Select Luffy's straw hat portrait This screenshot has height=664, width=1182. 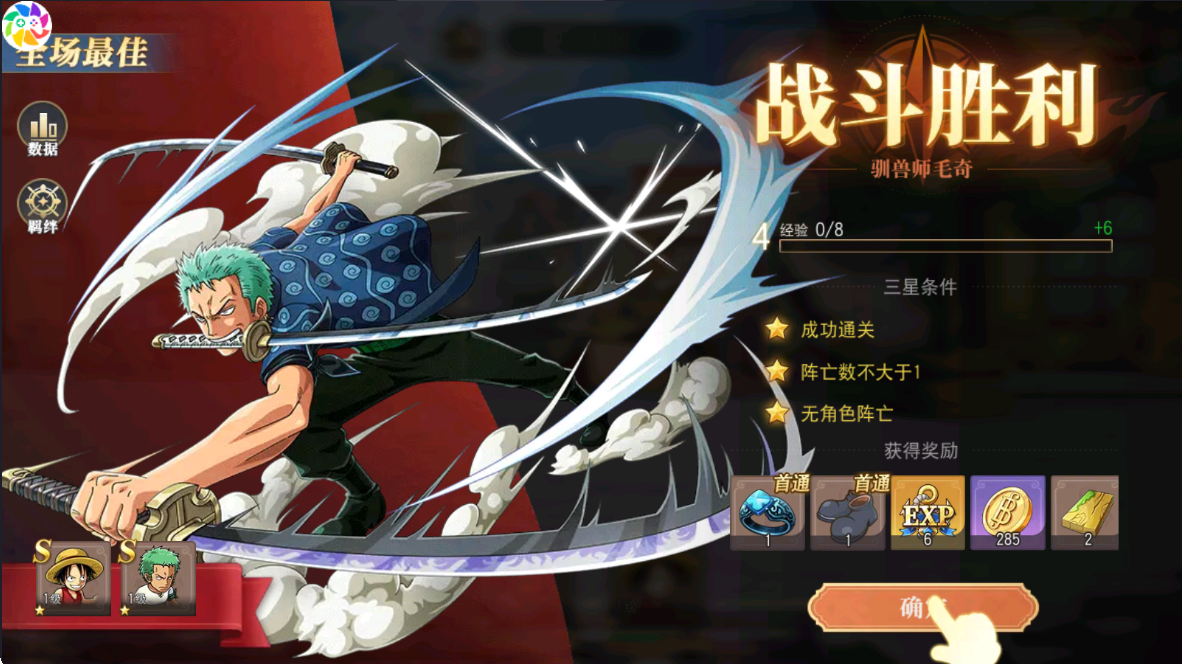[74, 578]
